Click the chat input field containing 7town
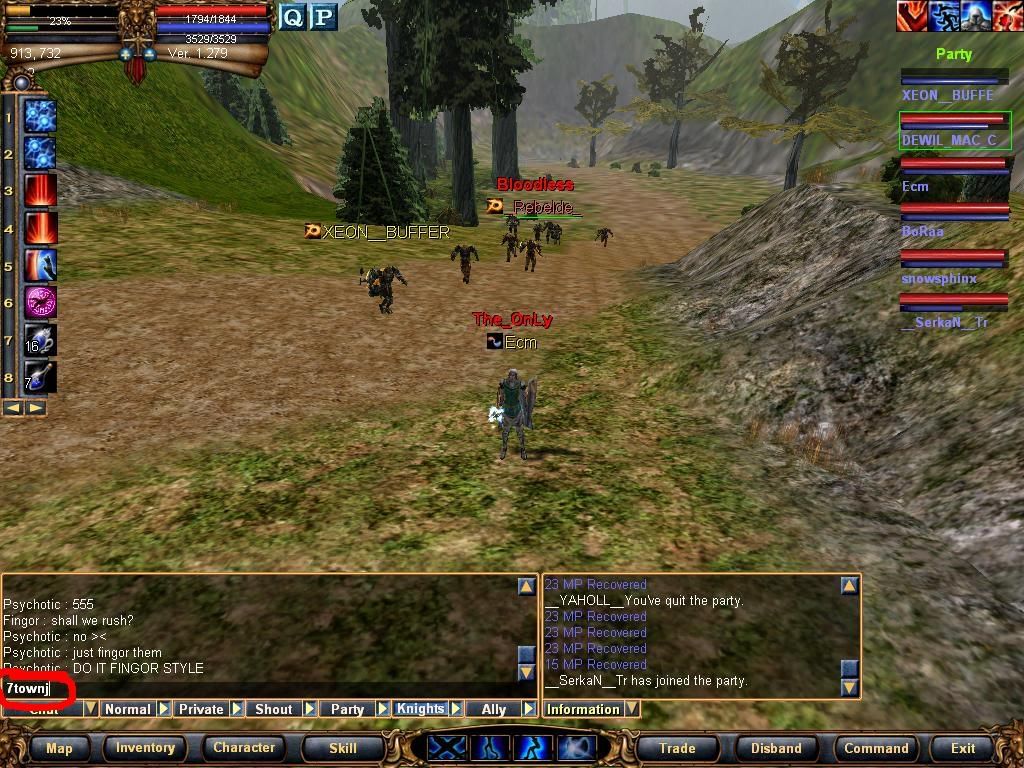 click(x=260, y=689)
